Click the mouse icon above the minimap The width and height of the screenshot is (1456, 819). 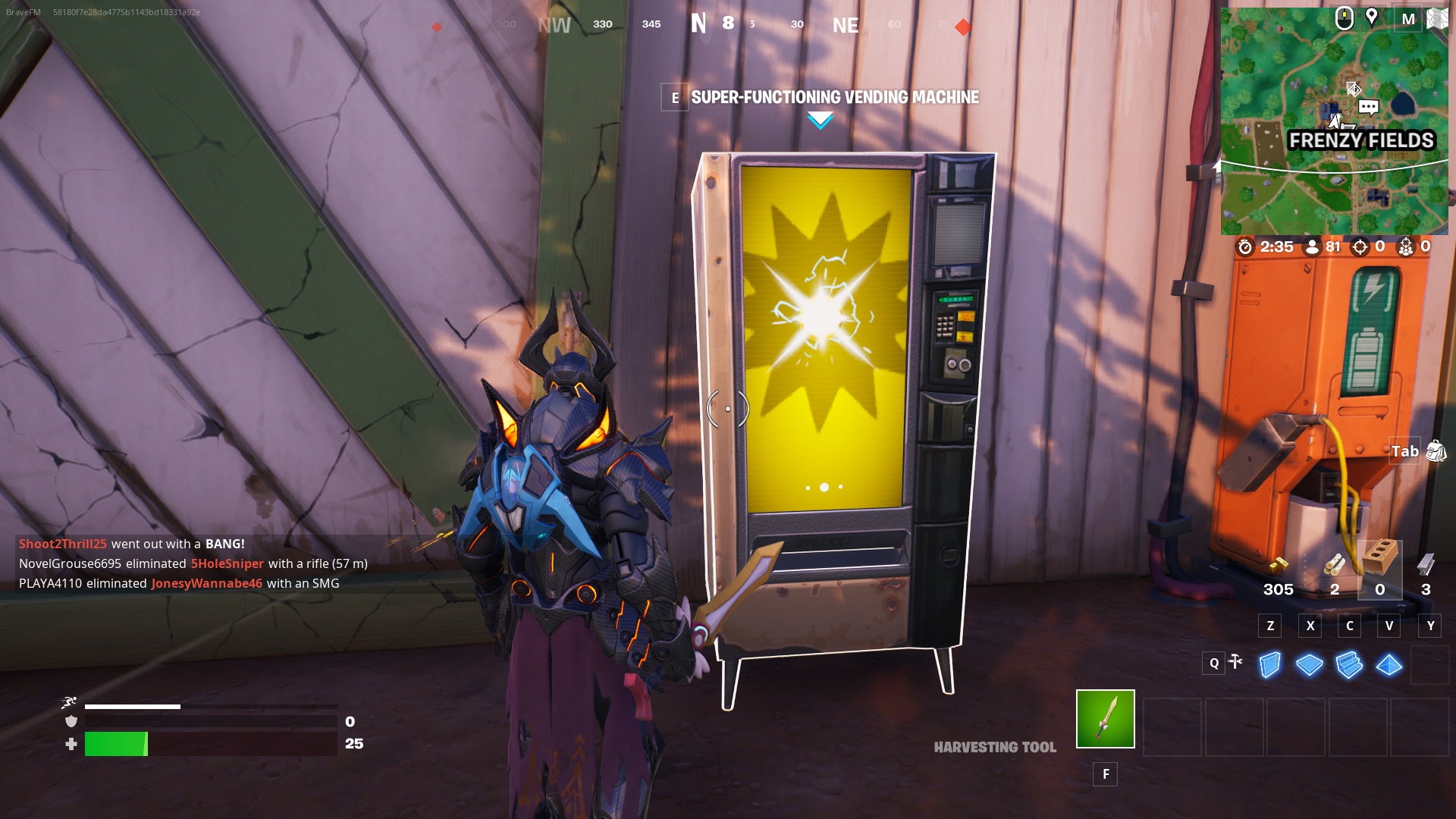coord(1344,18)
